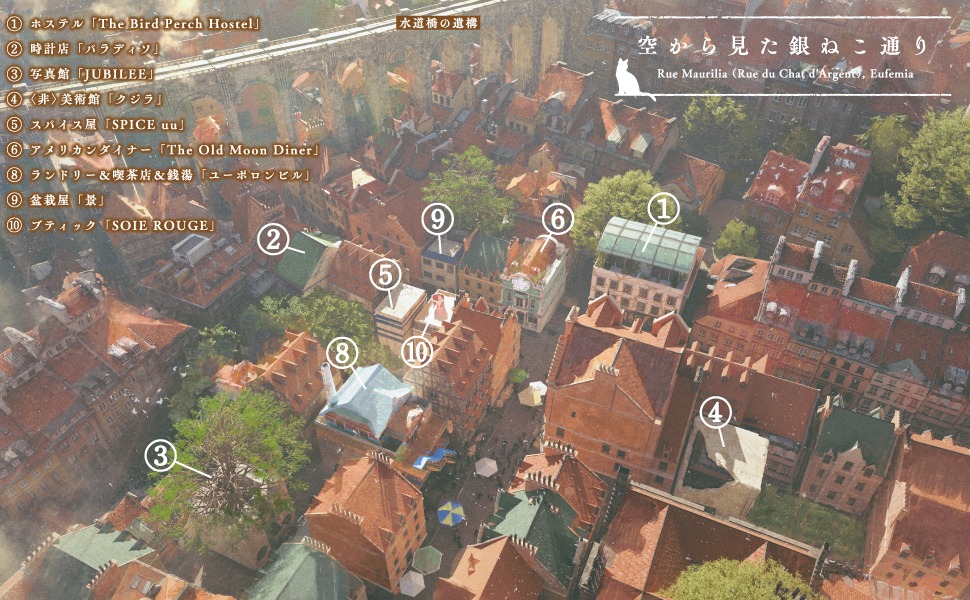Select circled map marker 8 on the map

(342, 352)
